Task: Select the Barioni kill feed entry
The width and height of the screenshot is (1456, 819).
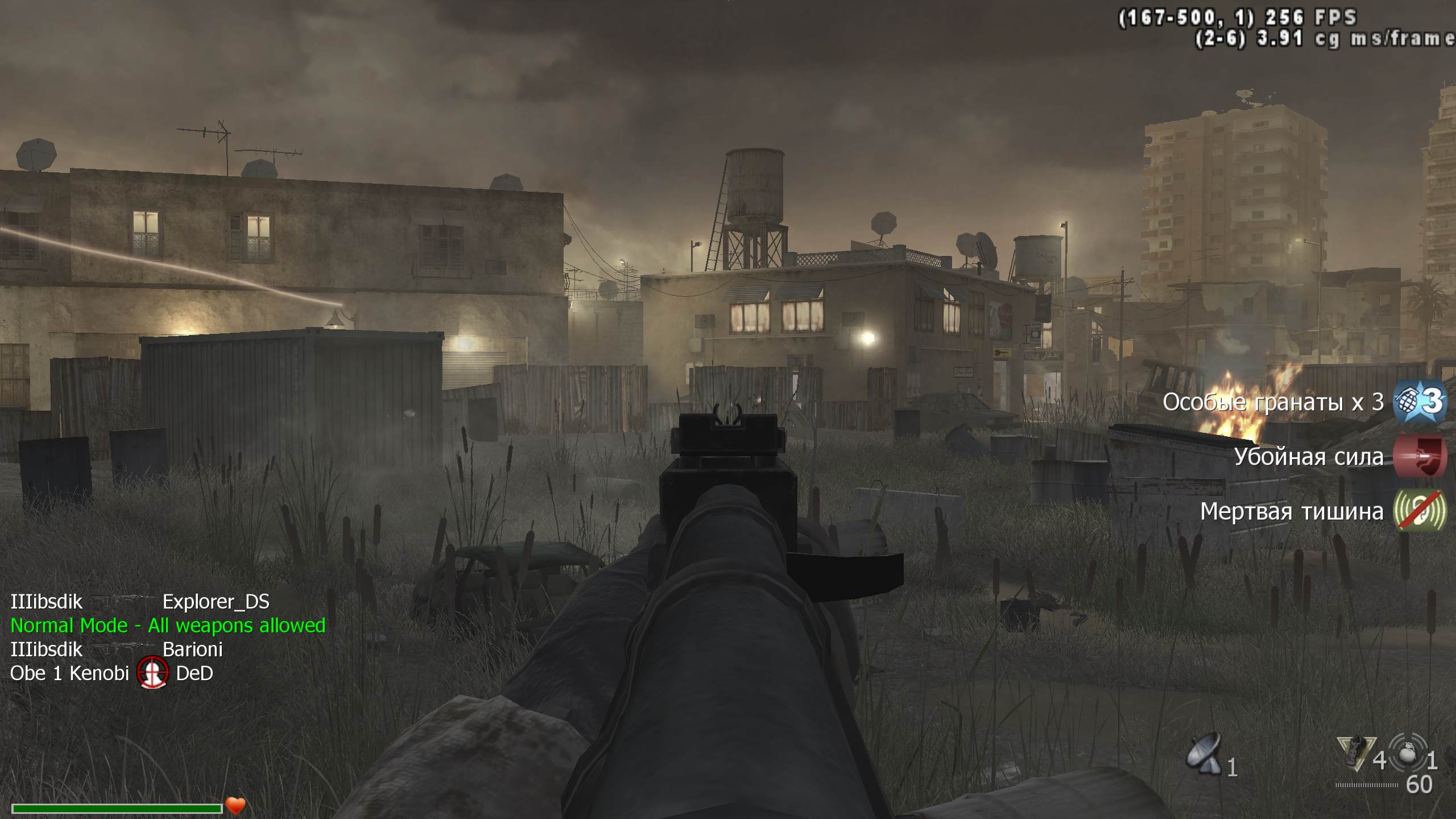Action: tap(192, 650)
